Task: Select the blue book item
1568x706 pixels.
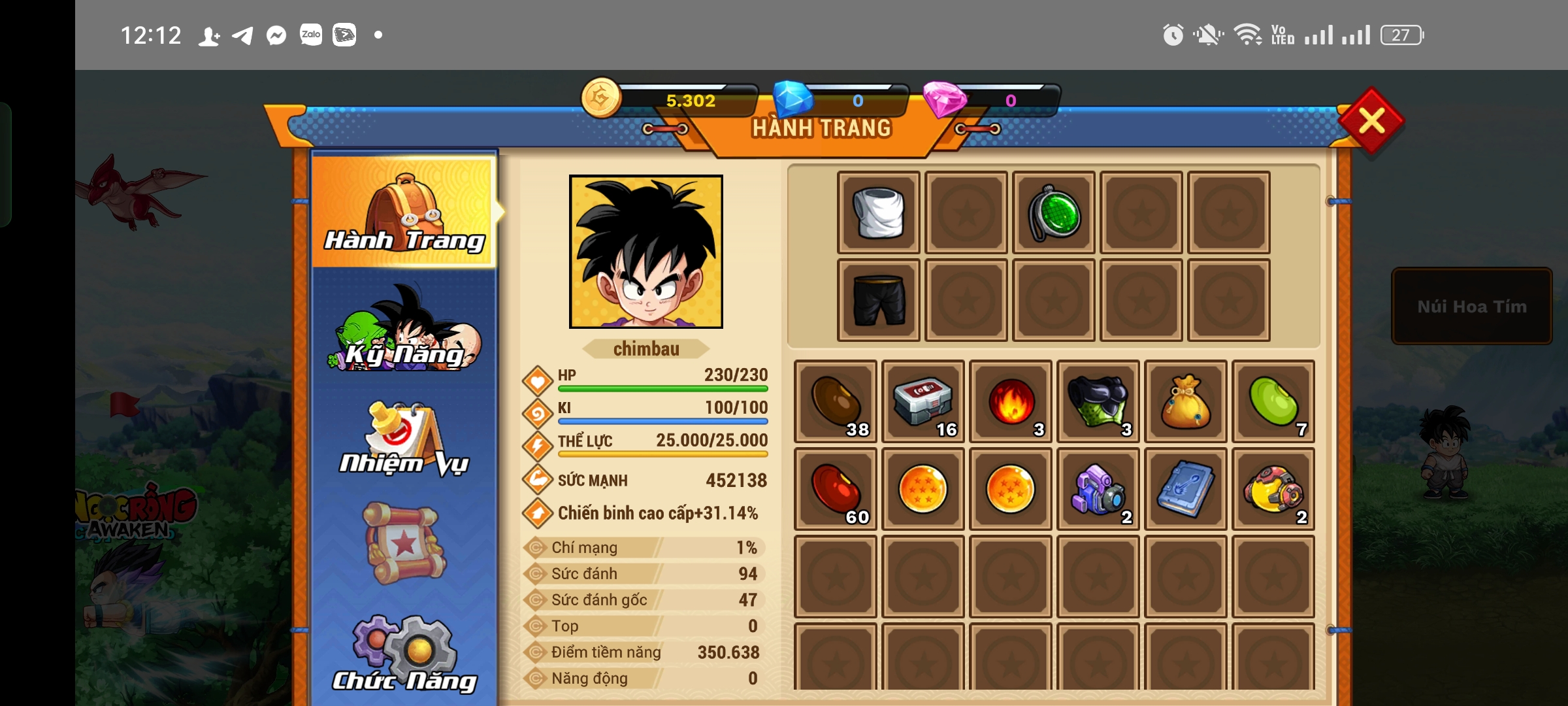Action: tap(1186, 489)
